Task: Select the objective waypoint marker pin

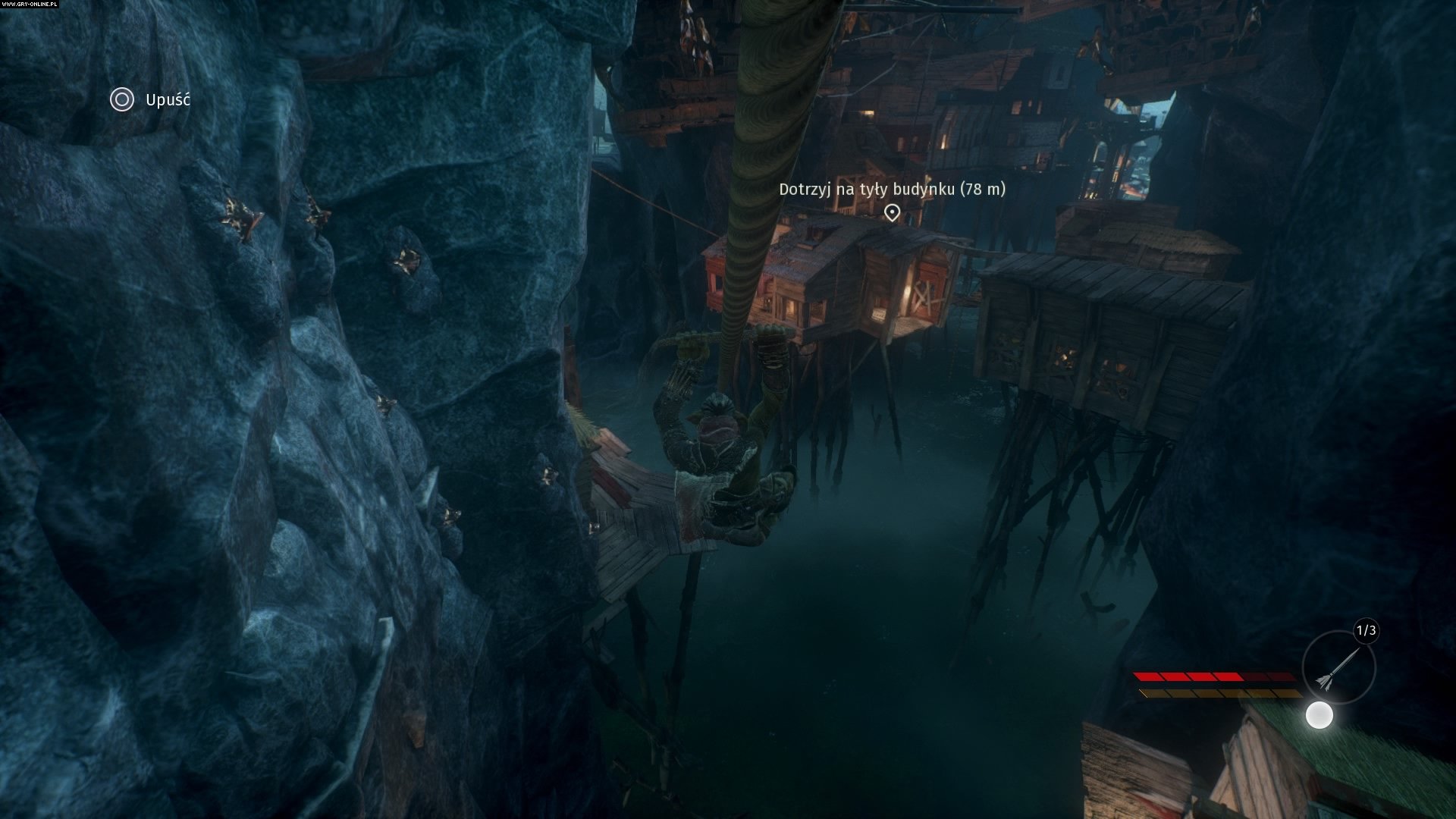Action: [892, 212]
